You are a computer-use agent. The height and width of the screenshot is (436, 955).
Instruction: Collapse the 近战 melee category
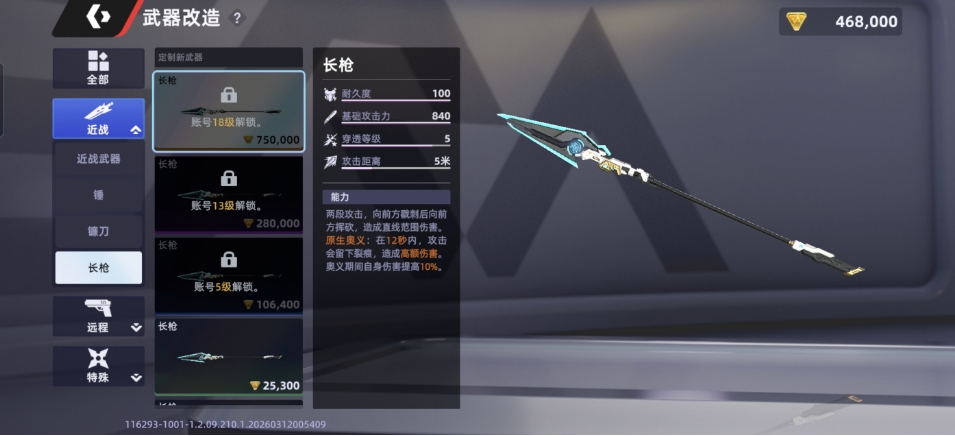[x=98, y=118]
